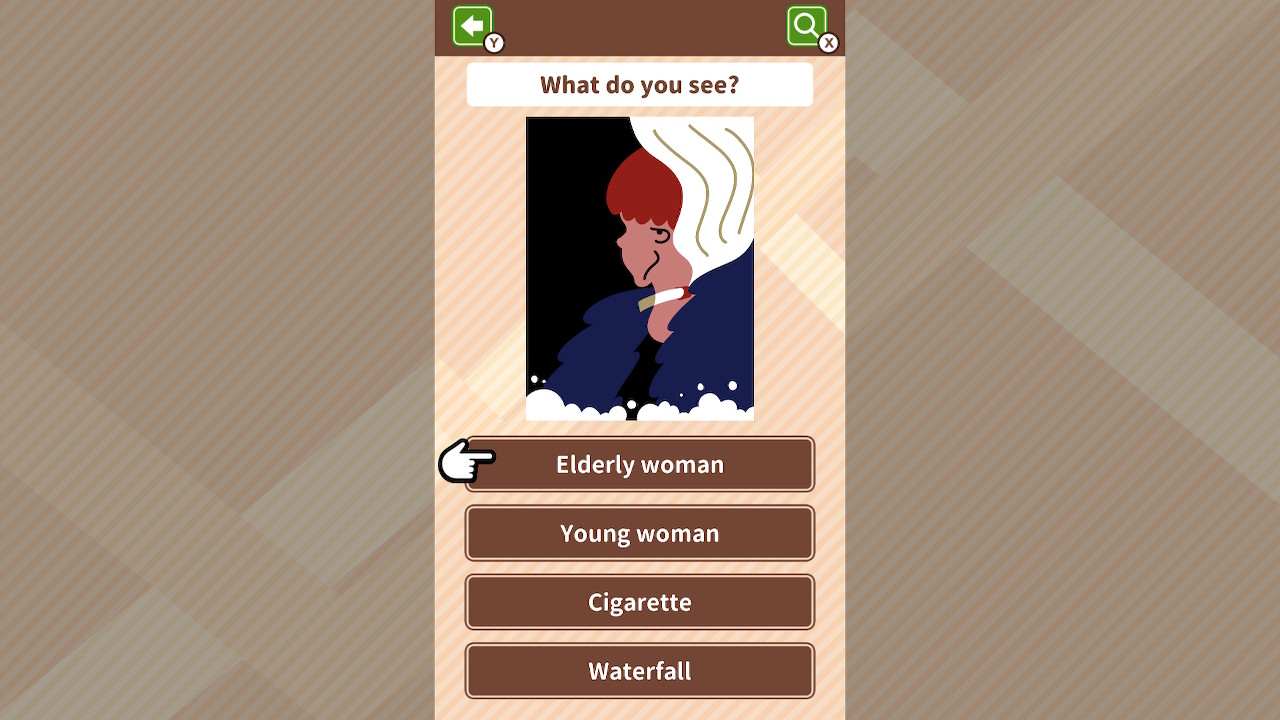Select the third answer option Cigarette

point(639,602)
